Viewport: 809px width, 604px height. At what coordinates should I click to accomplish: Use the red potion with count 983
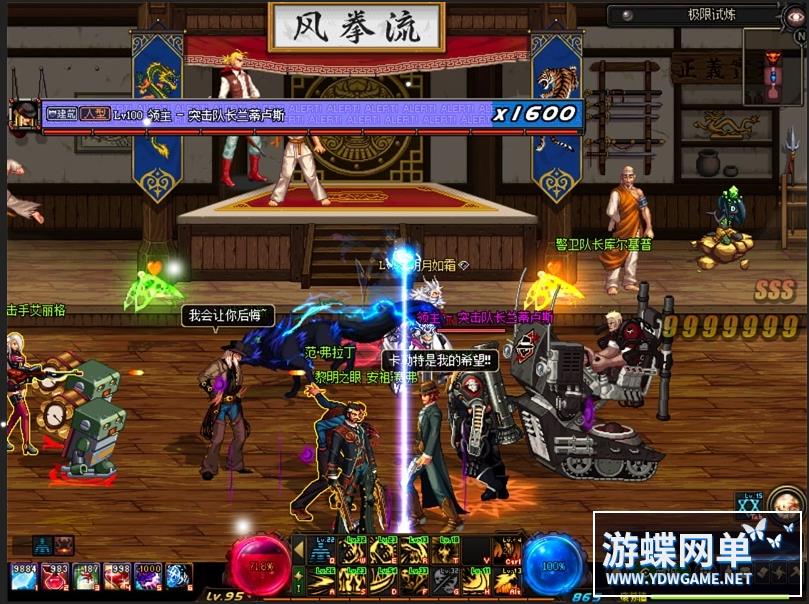tap(54, 577)
